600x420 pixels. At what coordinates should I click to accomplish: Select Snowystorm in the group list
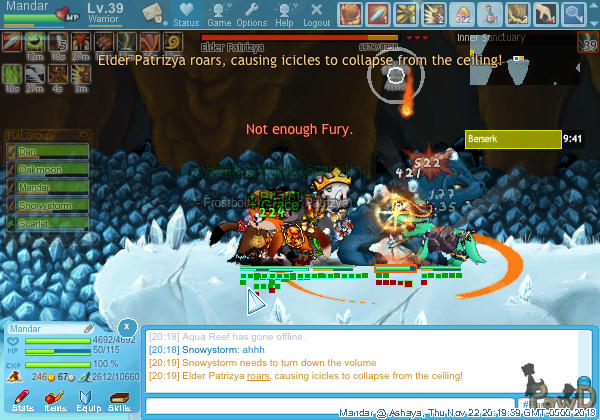[48, 205]
